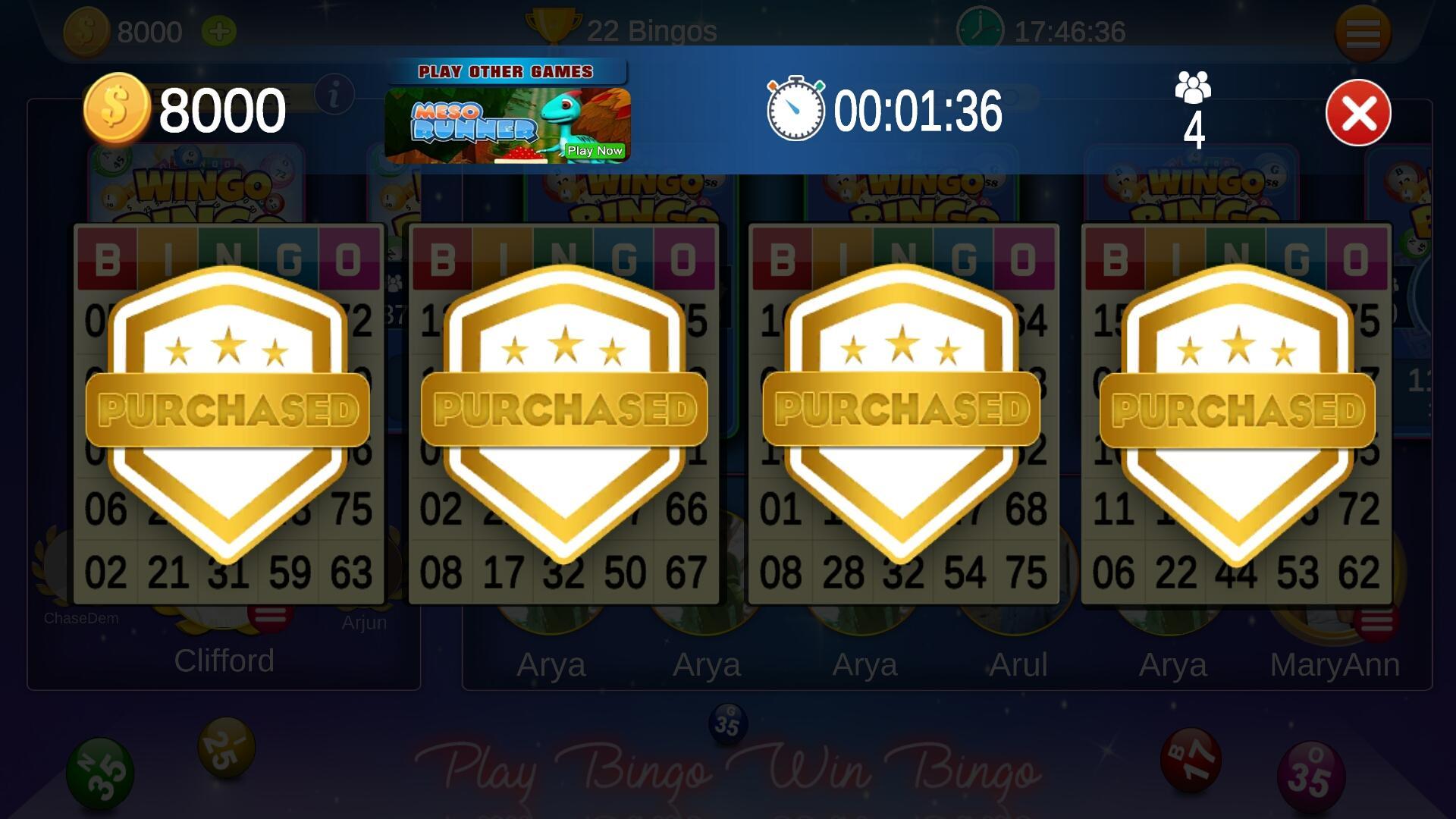Toggle the PURCHASED badge on Clifford's card
The width and height of the screenshot is (1456, 819).
pos(225,409)
